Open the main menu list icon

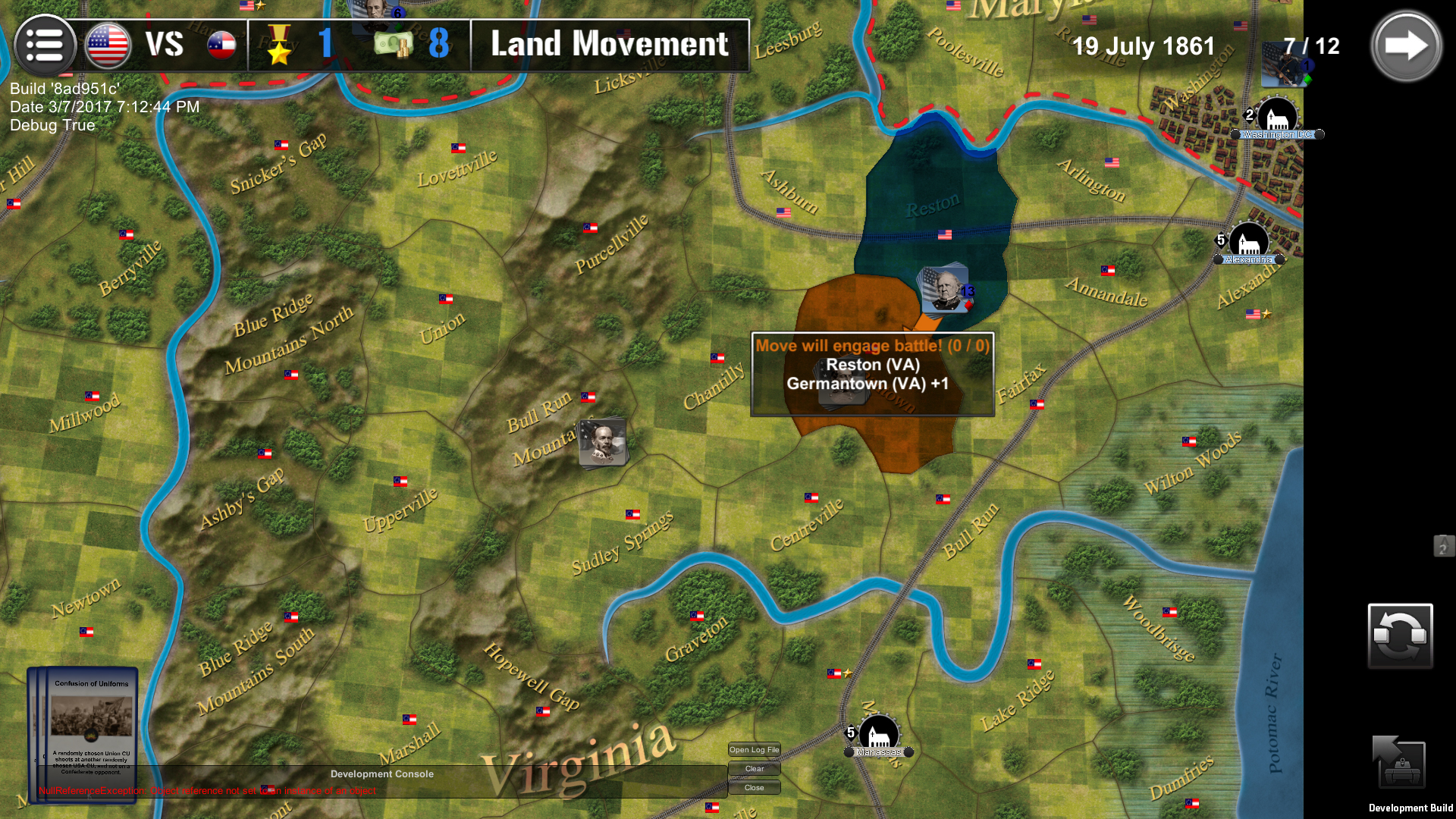point(45,45)
